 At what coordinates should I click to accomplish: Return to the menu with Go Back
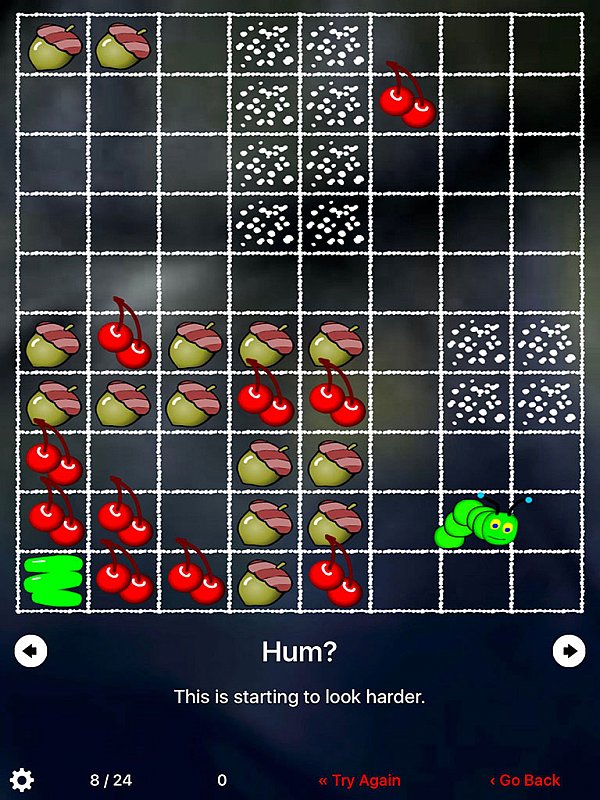point(524,780)
